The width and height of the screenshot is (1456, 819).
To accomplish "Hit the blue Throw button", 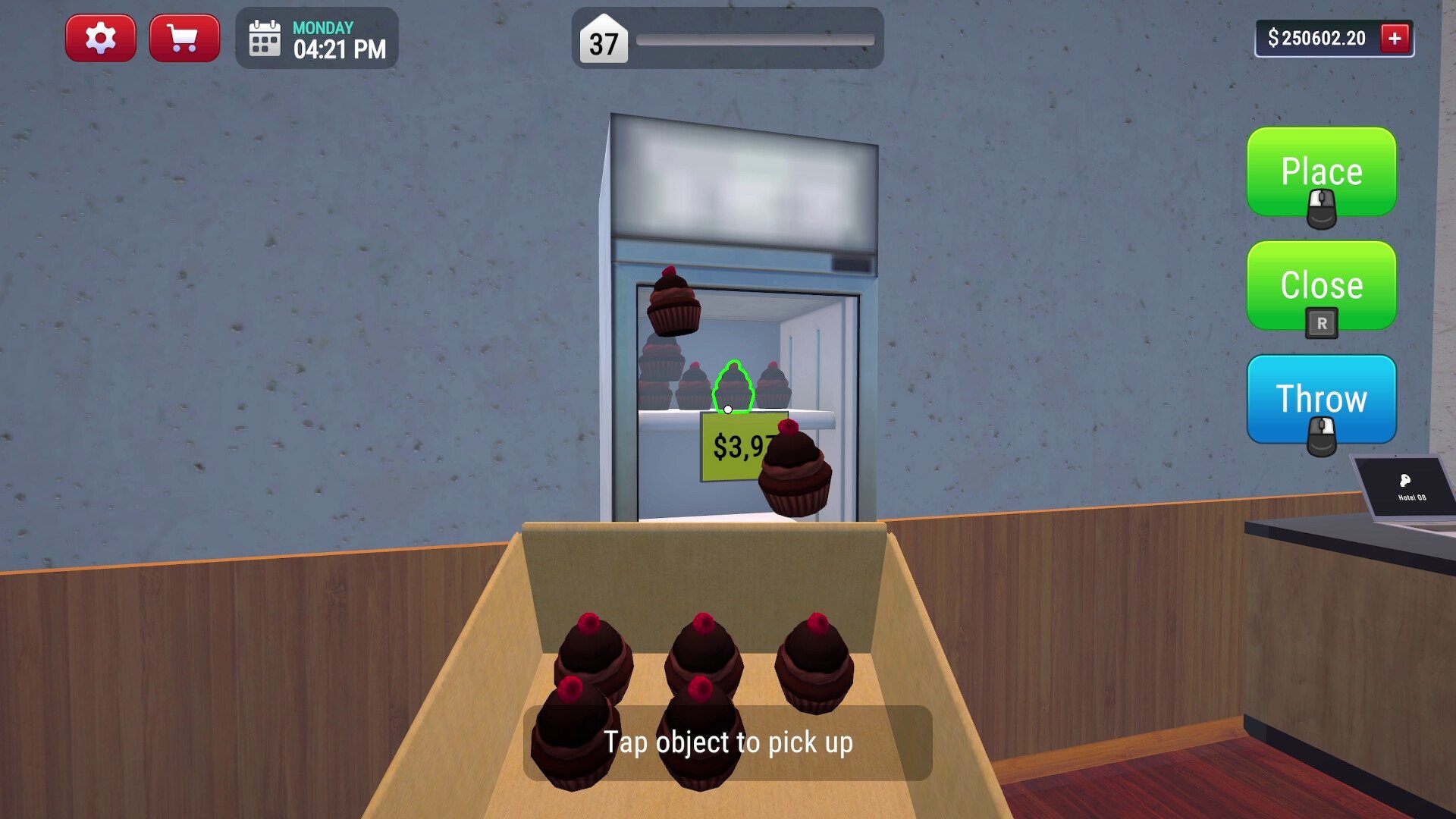I will coord(1321,399).
